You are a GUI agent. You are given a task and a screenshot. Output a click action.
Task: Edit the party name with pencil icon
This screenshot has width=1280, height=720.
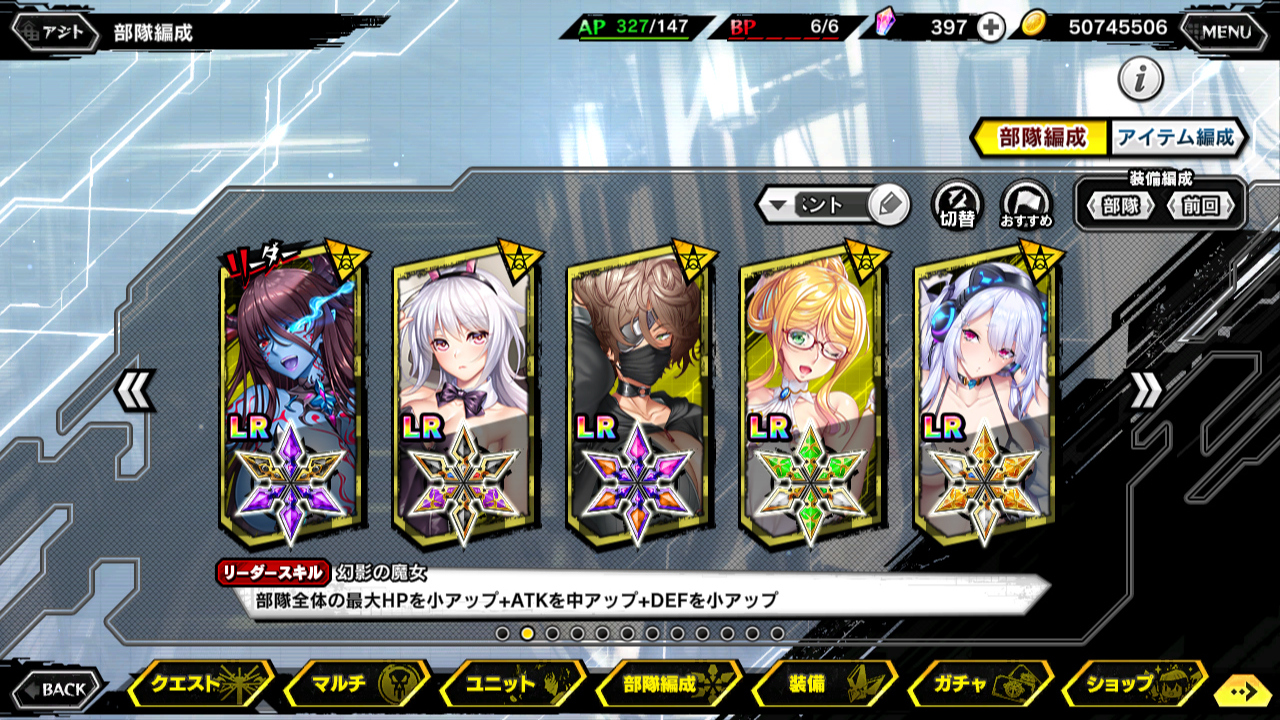pyautogui.click(x=887, y=206)
